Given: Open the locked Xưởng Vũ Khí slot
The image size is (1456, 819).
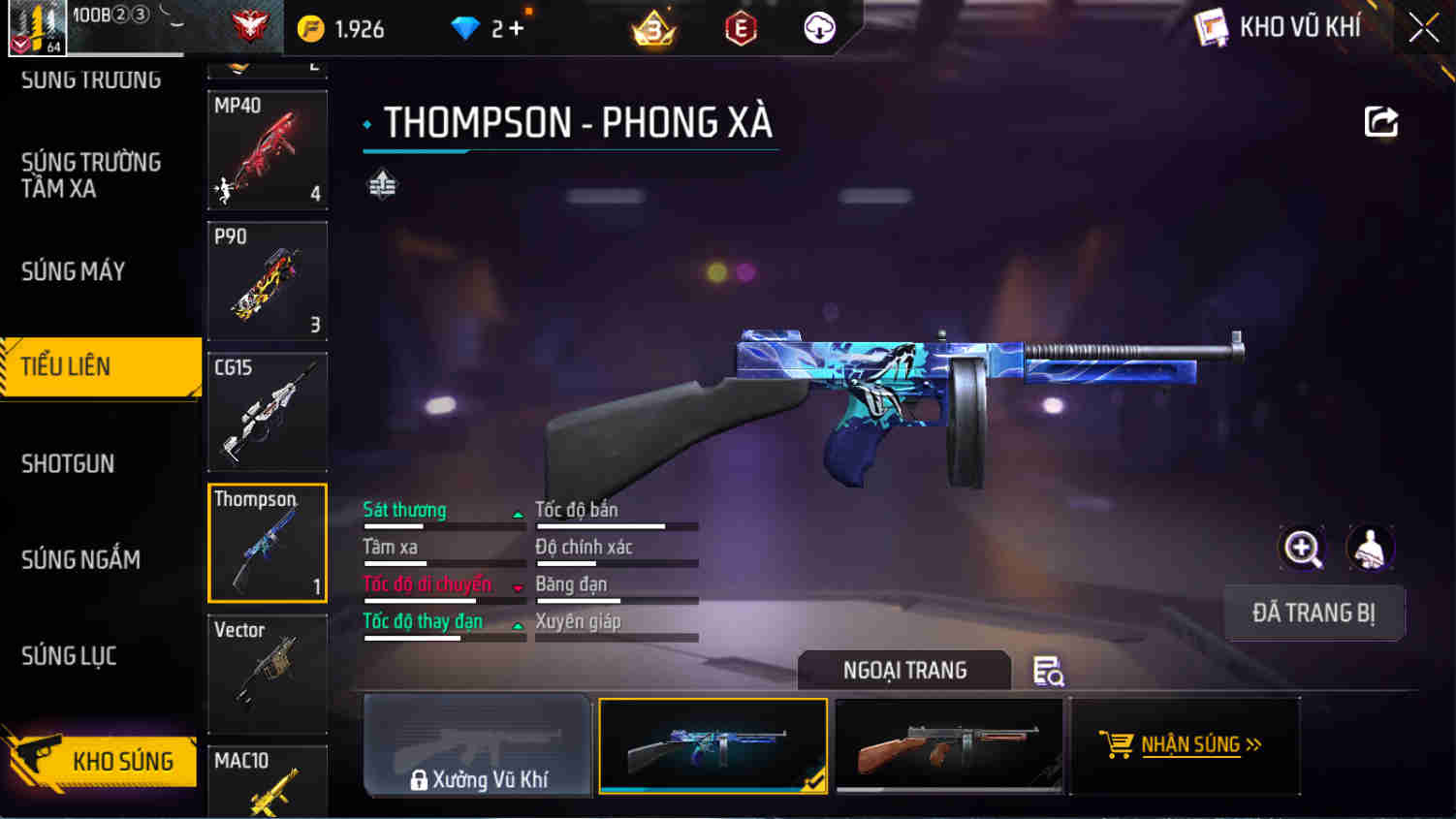Looking at the screenshot, I should click(x=477, y=745).
